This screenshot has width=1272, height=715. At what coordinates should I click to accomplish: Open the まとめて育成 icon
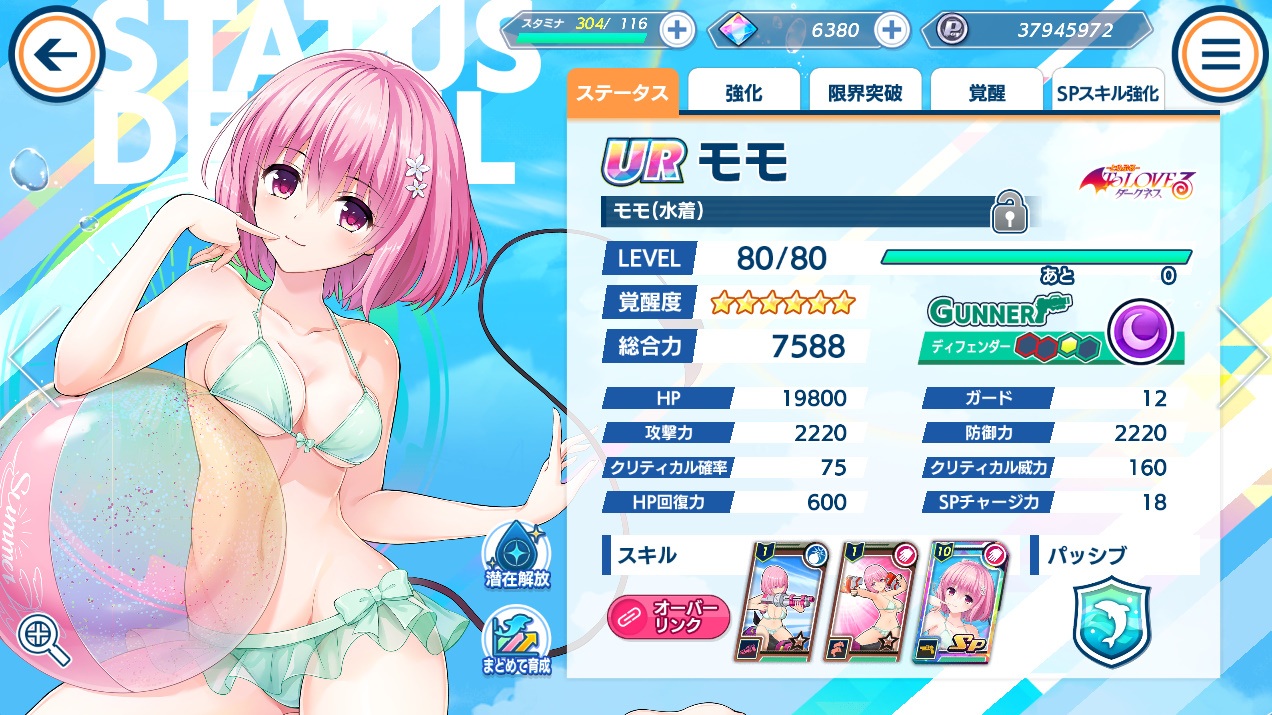pos(519,641)
